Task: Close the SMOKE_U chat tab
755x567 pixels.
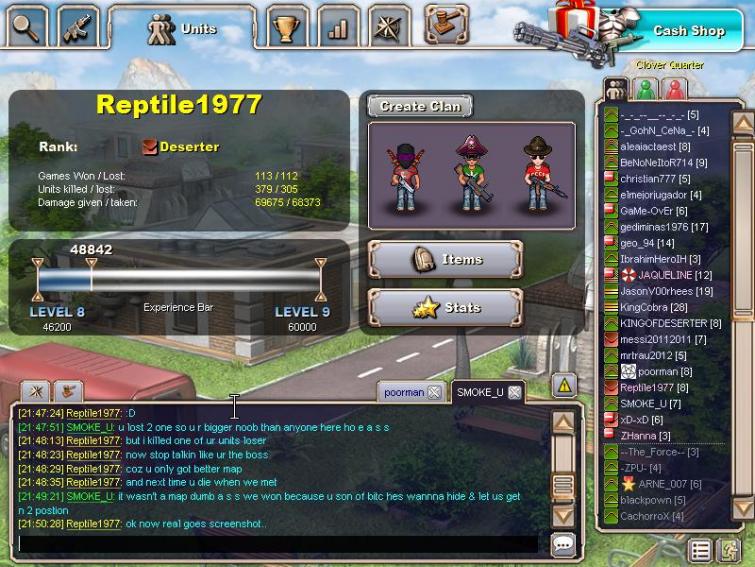Action: 514,392
